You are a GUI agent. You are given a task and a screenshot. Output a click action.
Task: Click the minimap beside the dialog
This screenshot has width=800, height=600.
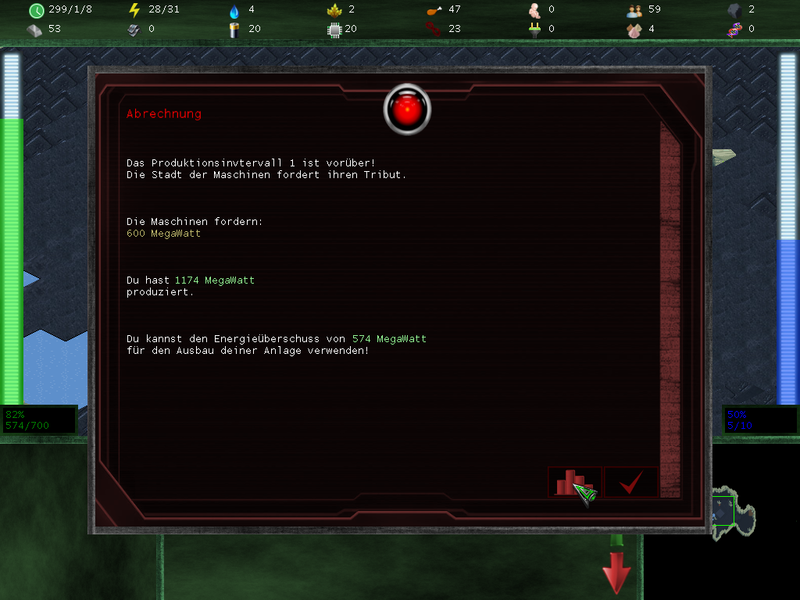(733, 514)
